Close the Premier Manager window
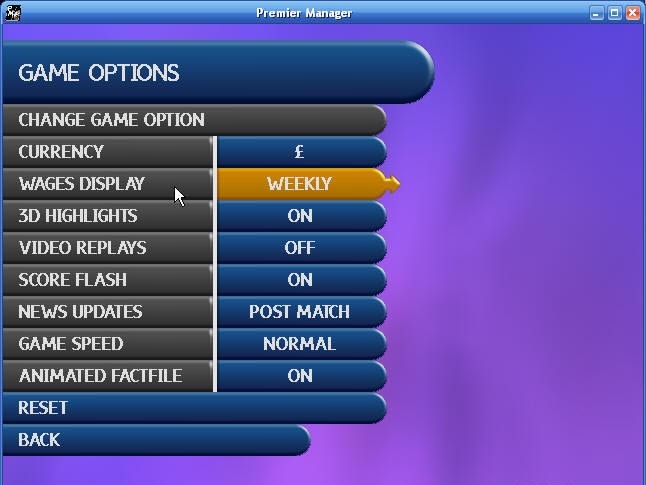This screenshot has width=646, height=485. click(x=633, y=13)
